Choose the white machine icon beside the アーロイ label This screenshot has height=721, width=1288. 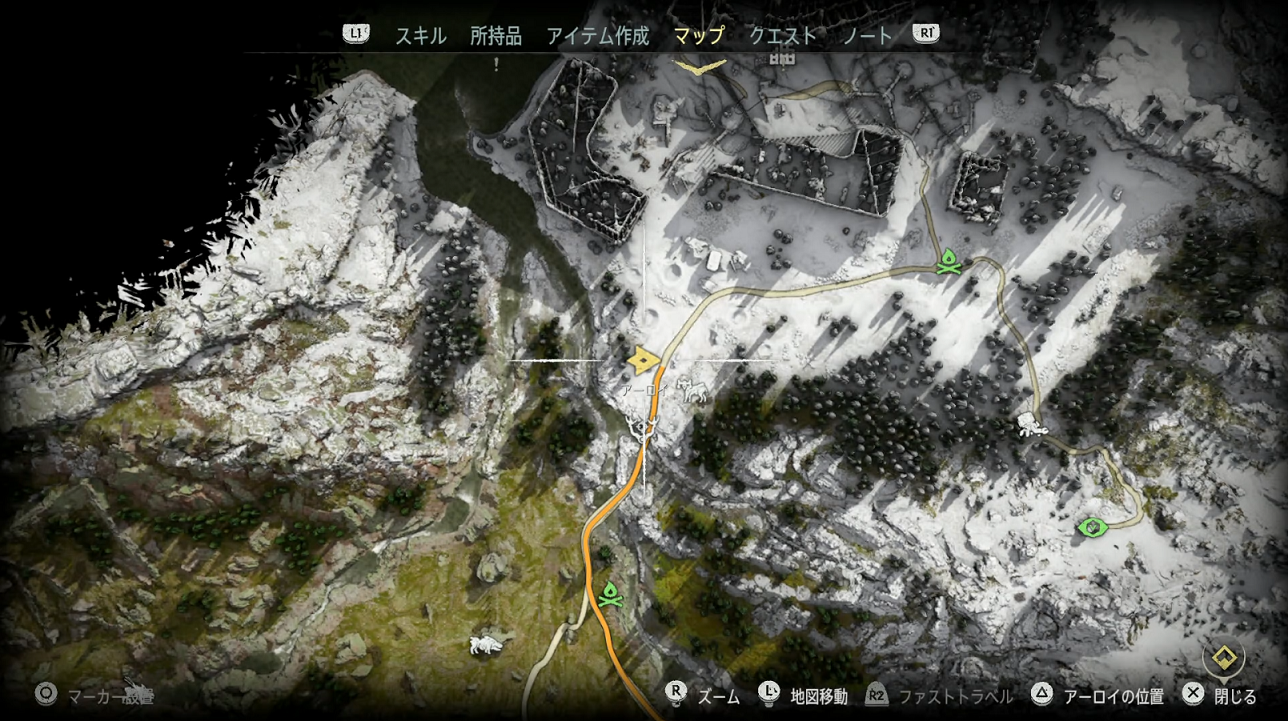point(693,392)
